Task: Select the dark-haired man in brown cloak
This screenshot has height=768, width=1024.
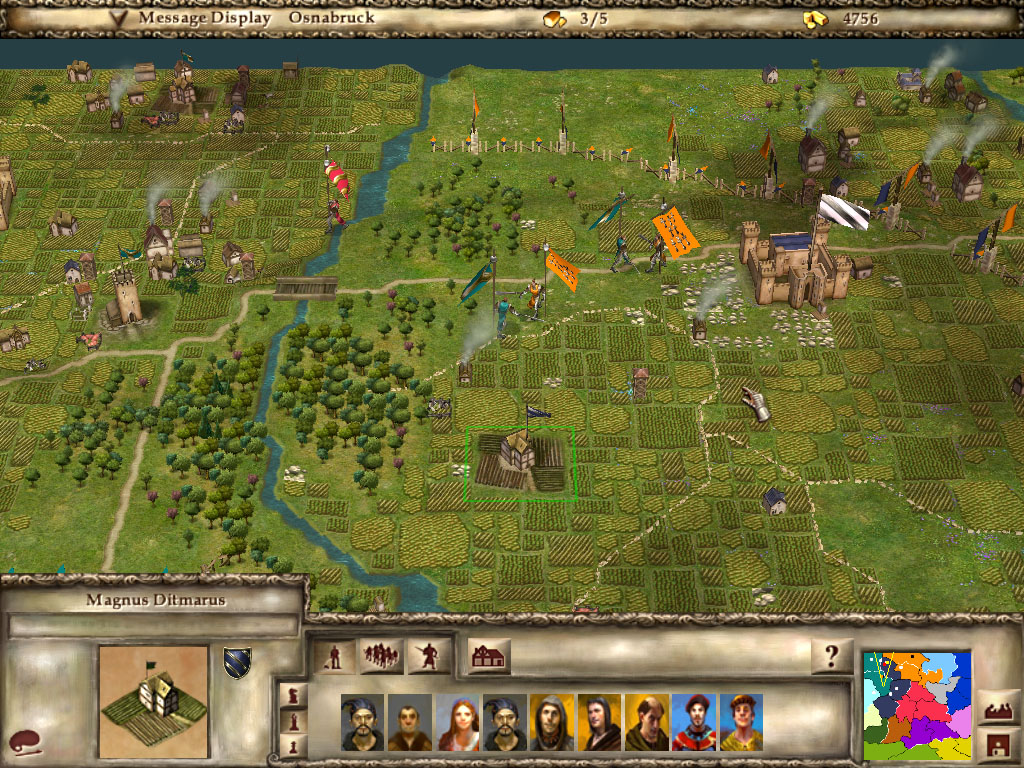Action: click(x=599, y=722)
